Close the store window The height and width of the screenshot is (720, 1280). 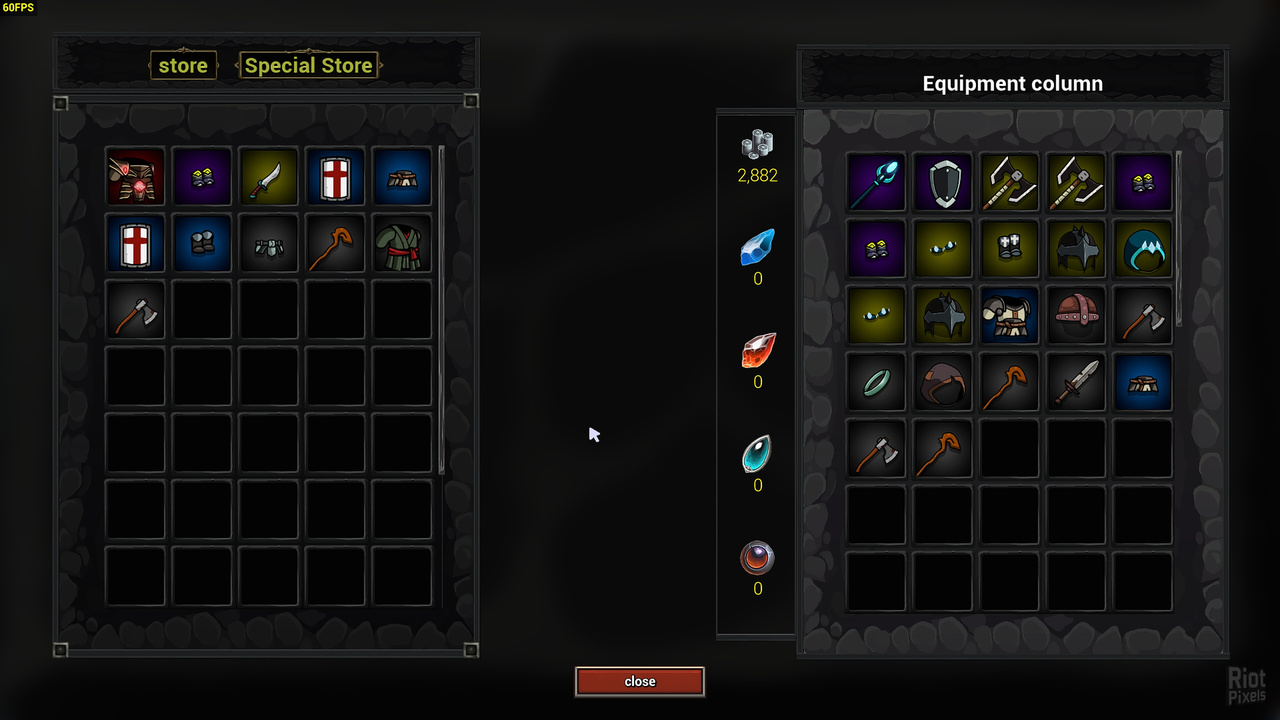pos(640,682)
